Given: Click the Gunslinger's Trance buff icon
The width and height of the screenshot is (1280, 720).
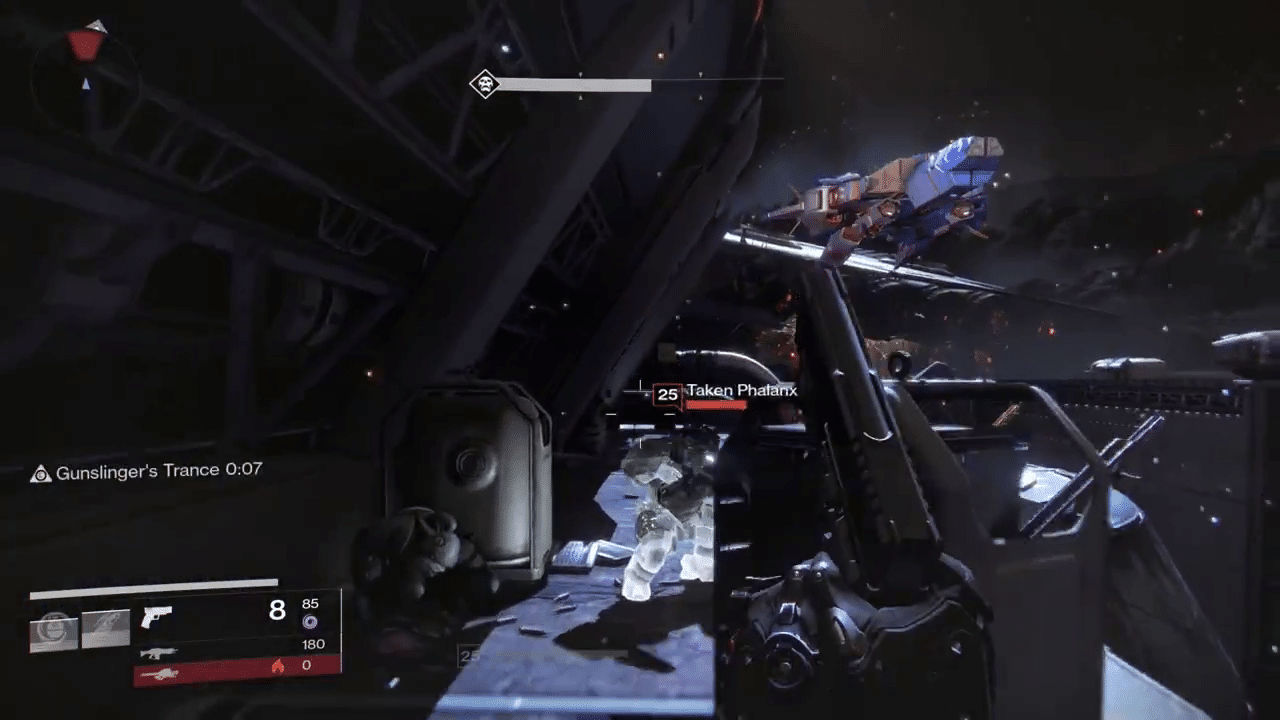Looking at the screenshot, I should pos(41,474).
